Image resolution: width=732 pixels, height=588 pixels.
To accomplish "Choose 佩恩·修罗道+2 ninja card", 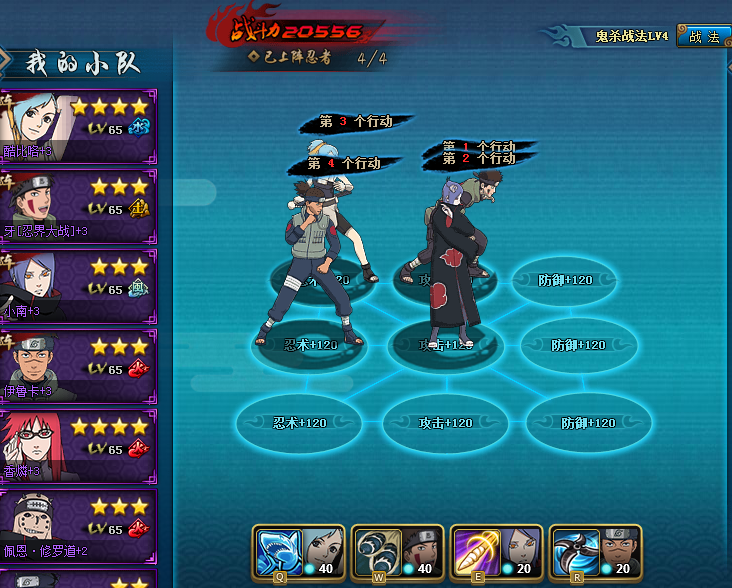I will click(78, 526).
